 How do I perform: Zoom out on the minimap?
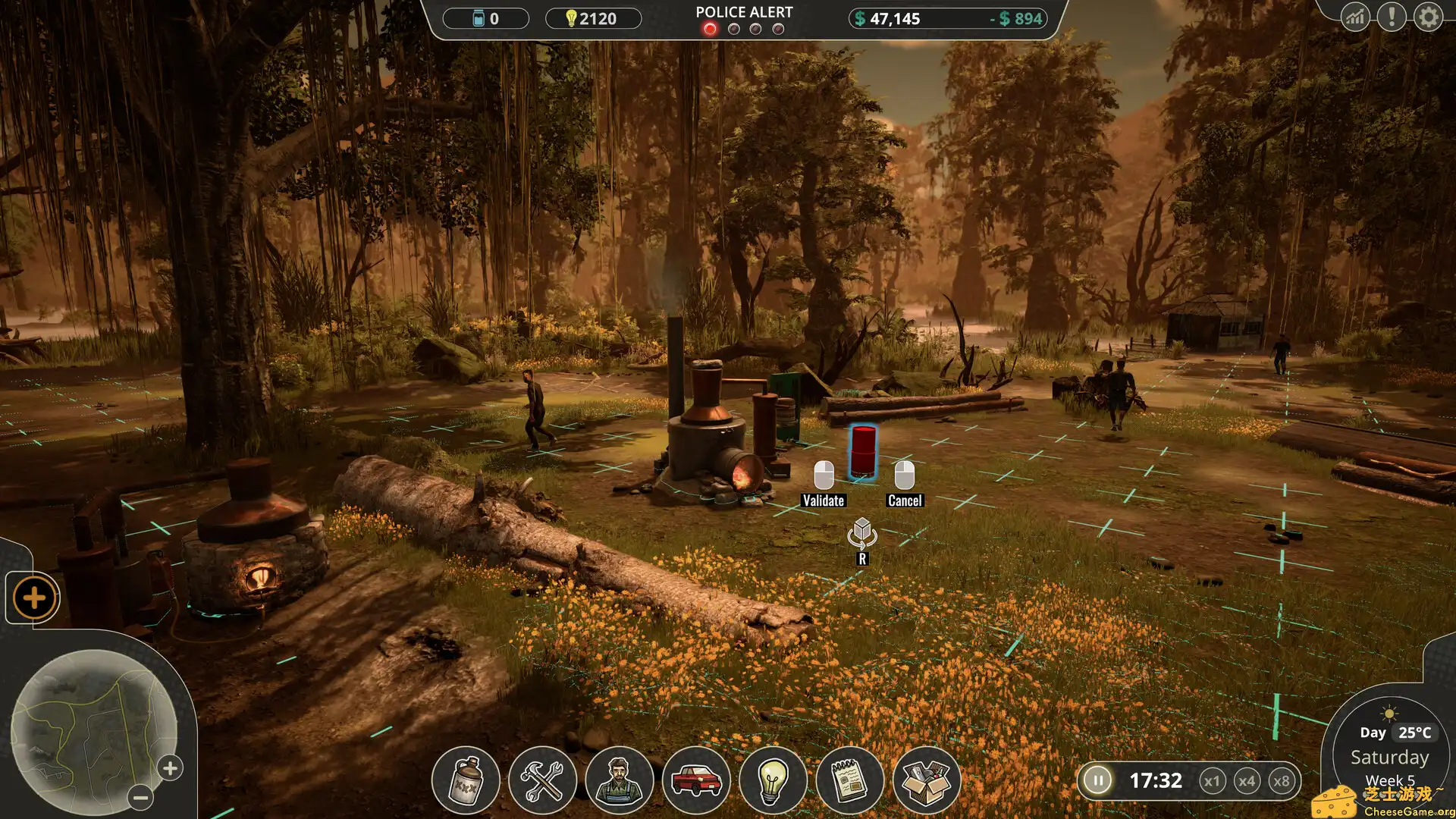click(x=140, y=797)
